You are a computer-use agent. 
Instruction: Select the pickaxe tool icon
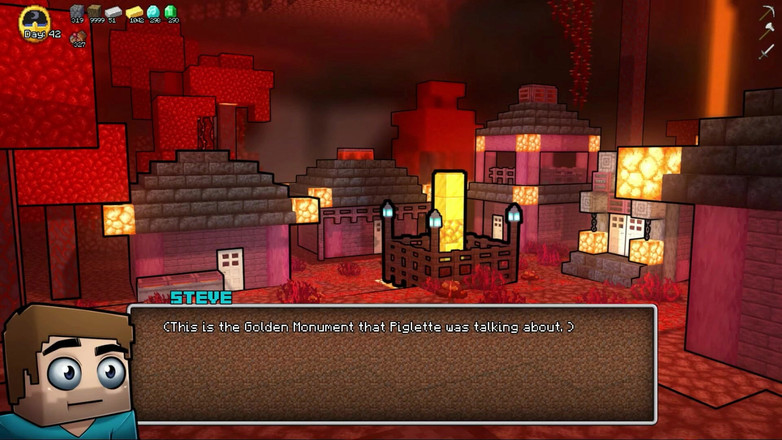point(767,13)
